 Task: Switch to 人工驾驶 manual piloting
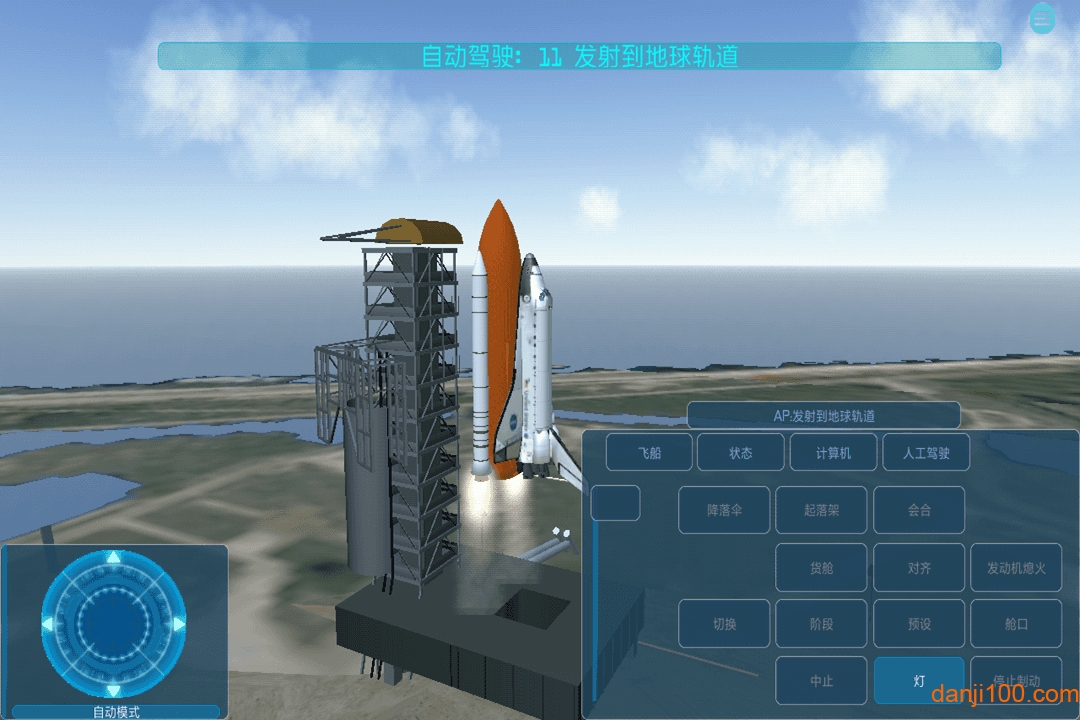coord(925,453)
